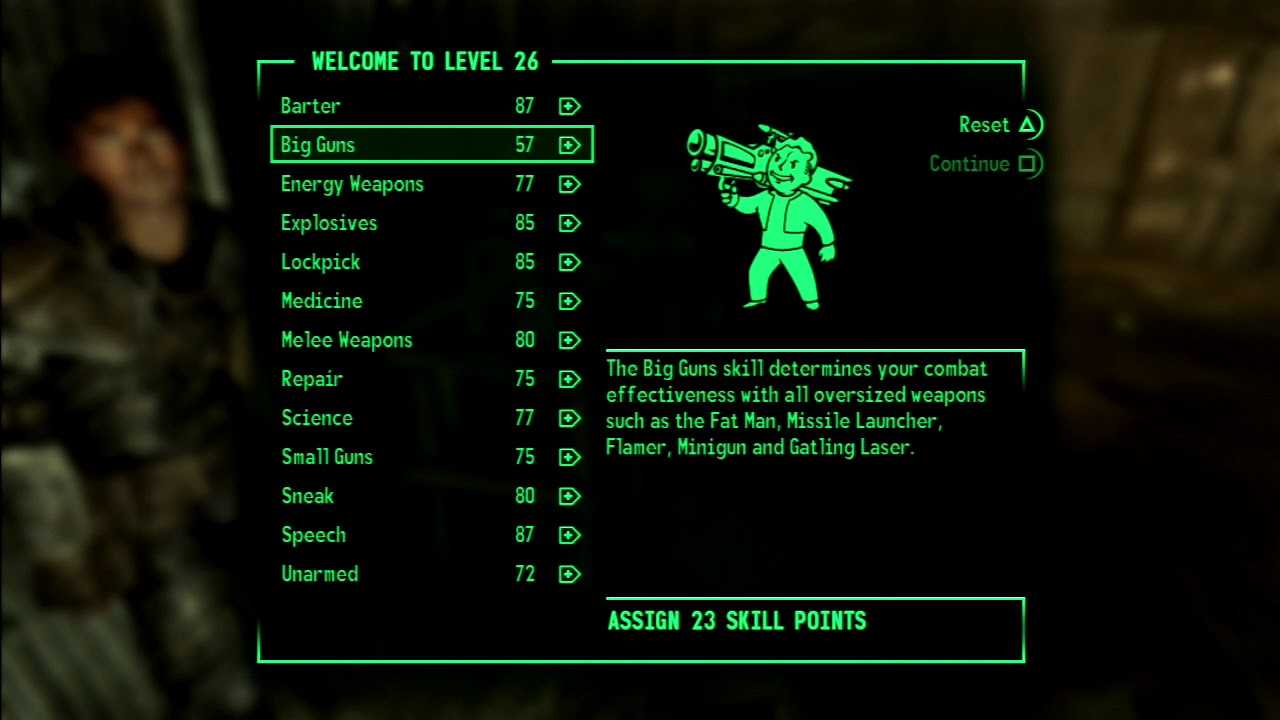Reset assigned skill points

pos(998,125)
